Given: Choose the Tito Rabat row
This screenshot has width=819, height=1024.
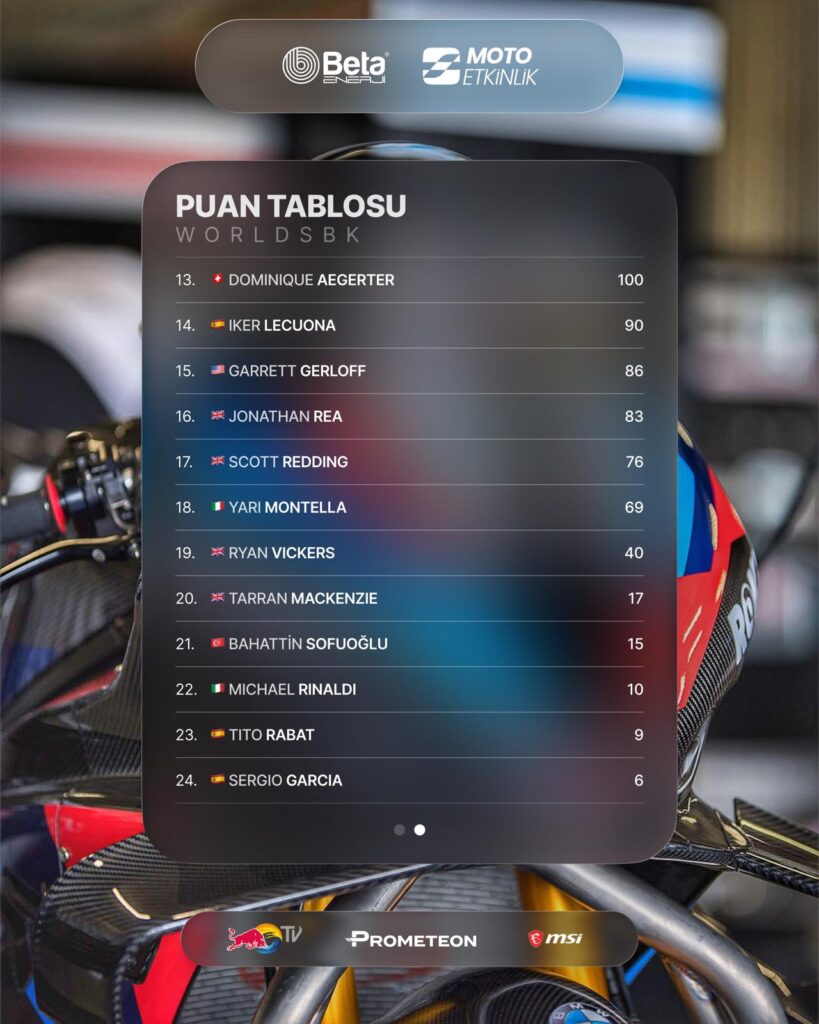Looking at the screenshot, I should tap(409, 735).
